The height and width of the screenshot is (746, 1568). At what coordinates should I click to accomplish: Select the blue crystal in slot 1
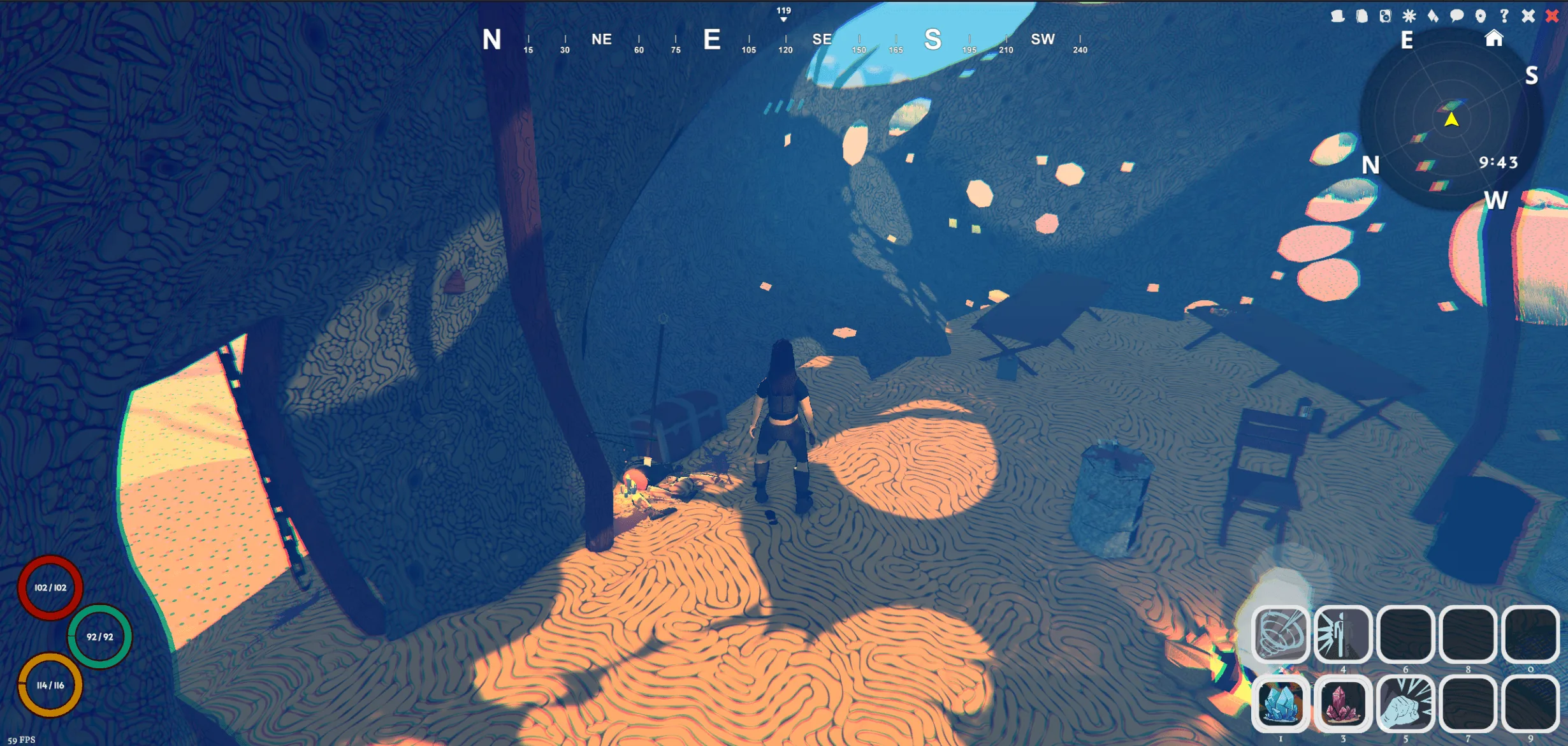coord(1280,703)
